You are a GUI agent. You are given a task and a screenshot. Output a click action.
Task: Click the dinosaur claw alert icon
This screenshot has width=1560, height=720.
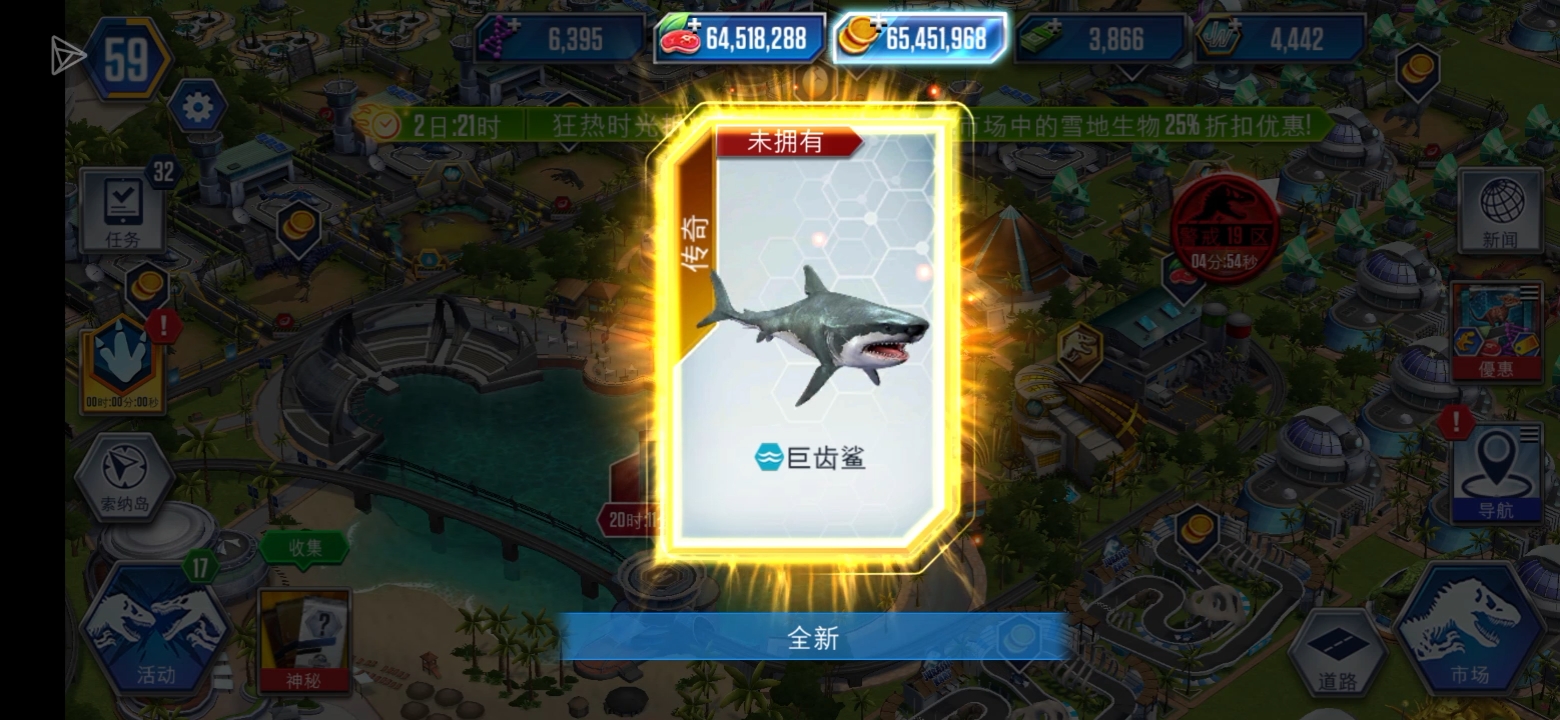point(121,355)
